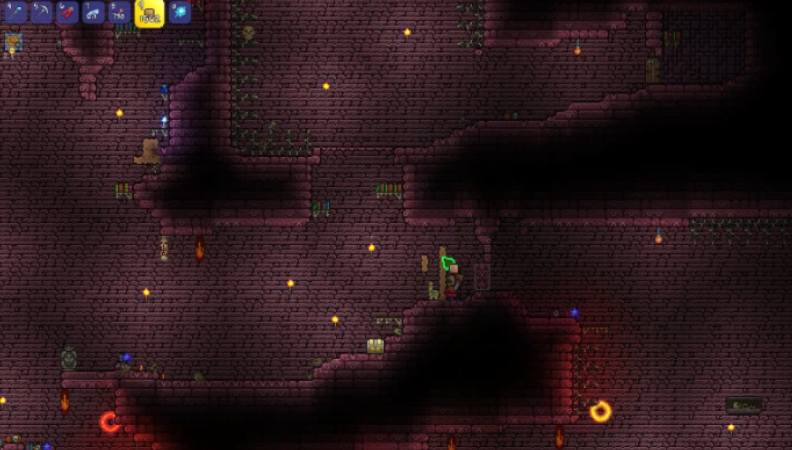Choose the red wire cutter tool slot
This screenshot has width=792, height=450.
pos(67,11)
